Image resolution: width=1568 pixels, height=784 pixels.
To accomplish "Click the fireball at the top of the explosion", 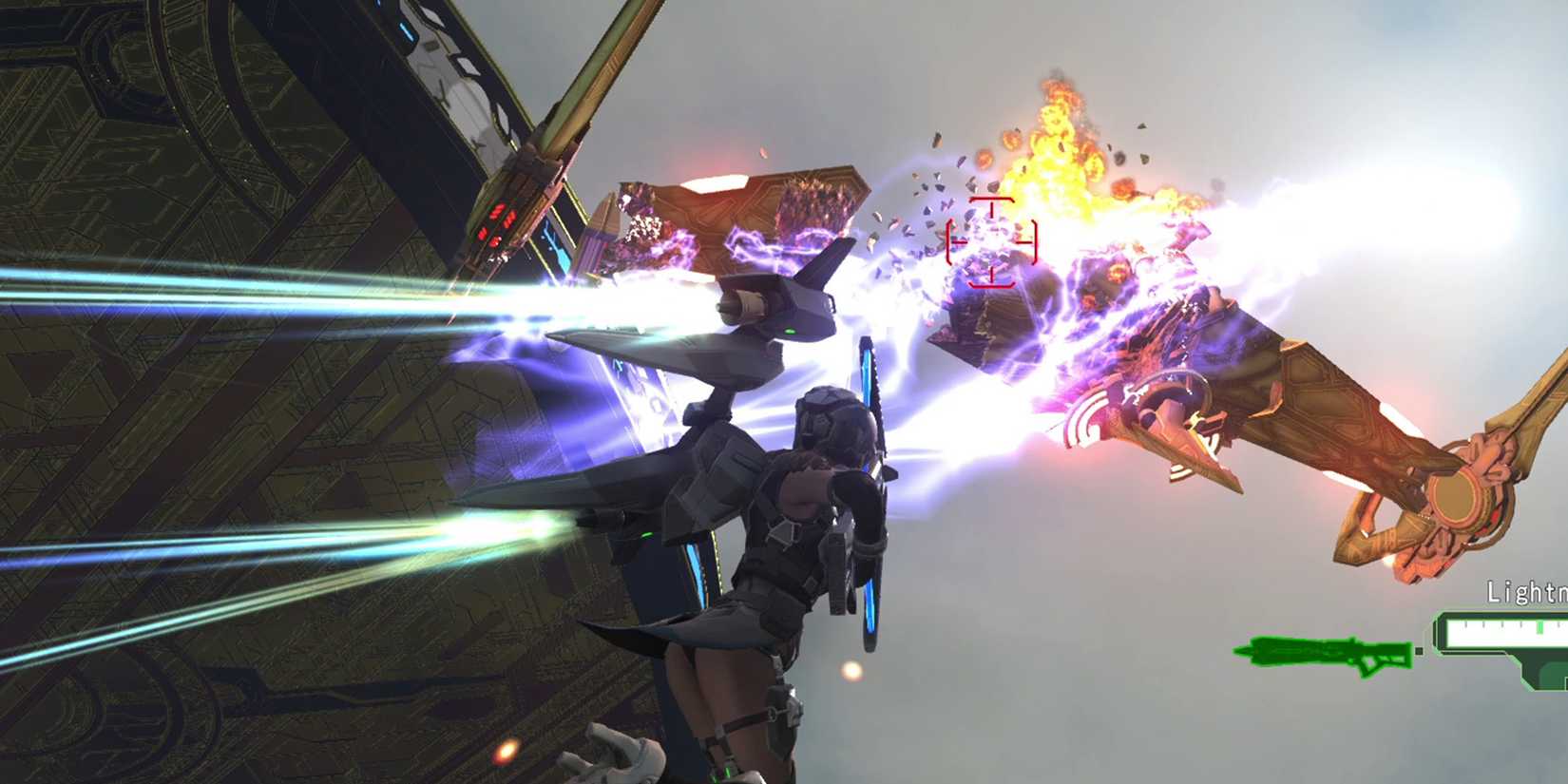I will [1060, 105].
